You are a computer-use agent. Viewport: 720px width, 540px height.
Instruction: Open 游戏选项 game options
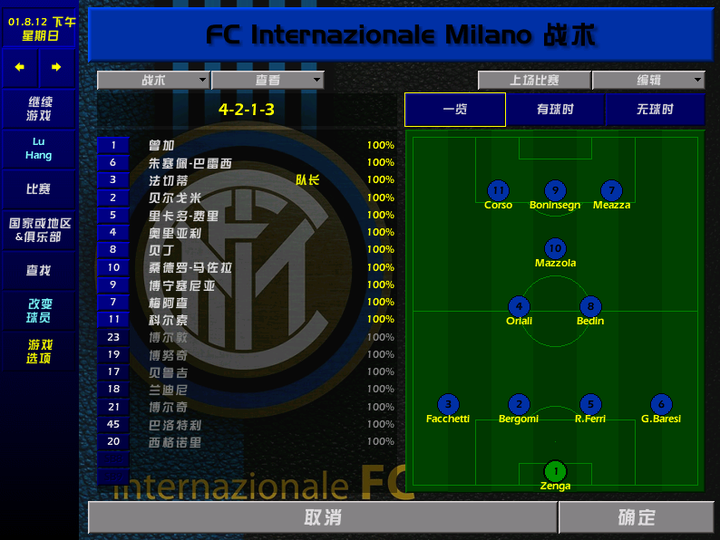click(x=39, y=351)
